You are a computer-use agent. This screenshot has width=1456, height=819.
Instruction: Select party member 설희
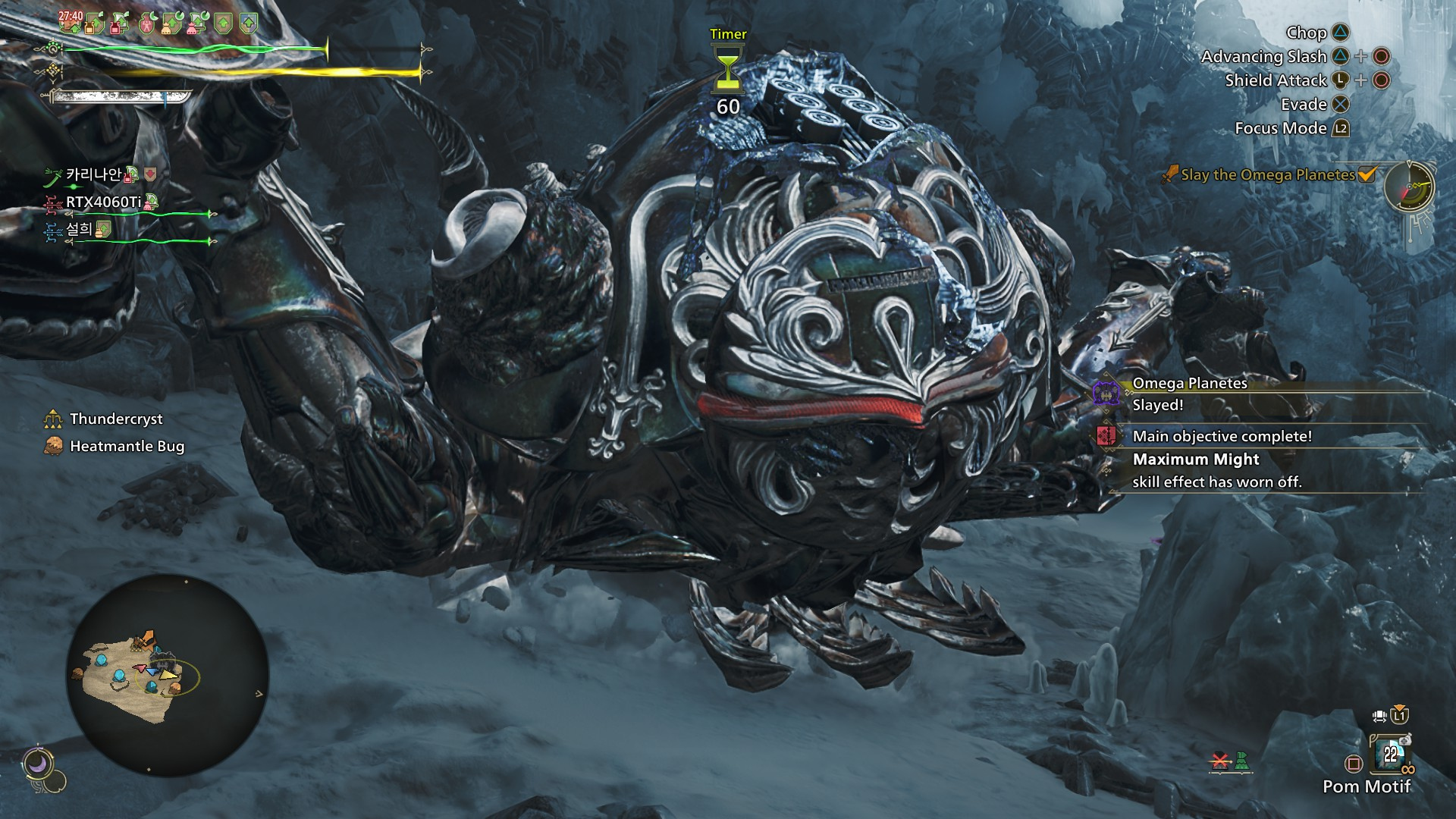pos(79,229)
